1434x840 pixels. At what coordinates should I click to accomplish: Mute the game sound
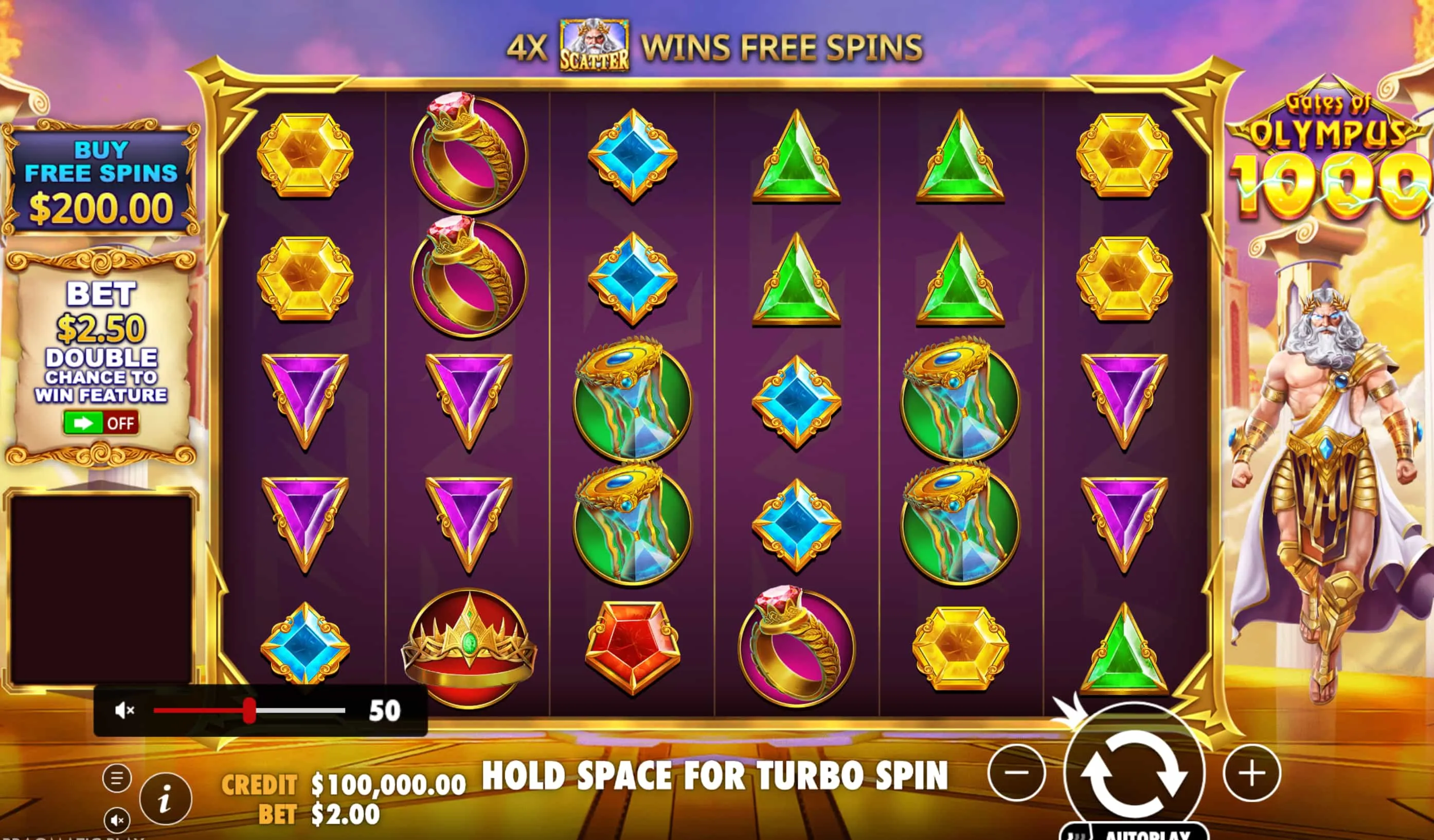pyautogui.click(x=118, y=820)
